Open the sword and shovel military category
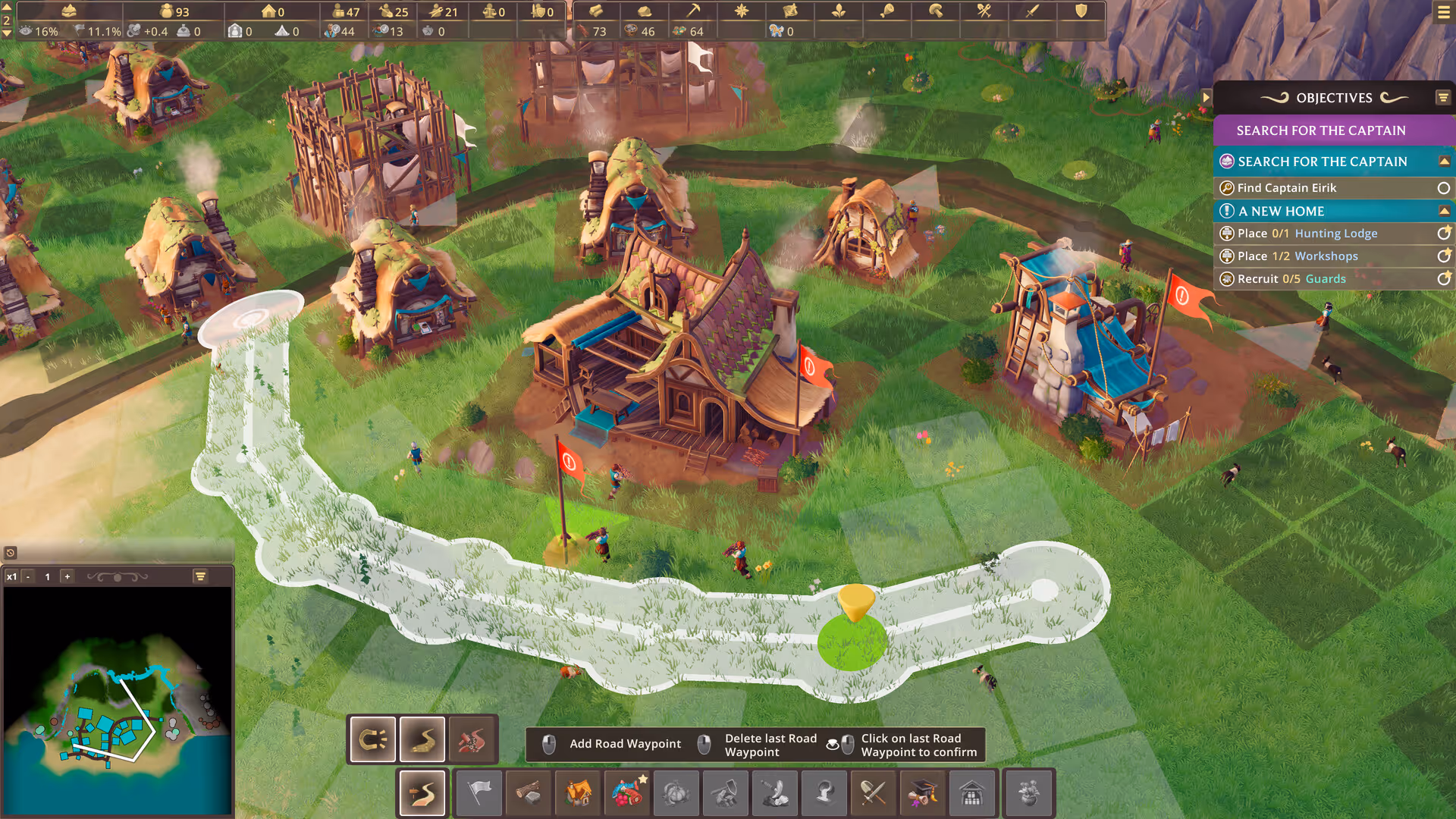This screenshot has height=819, width=1456. point(874,793)
